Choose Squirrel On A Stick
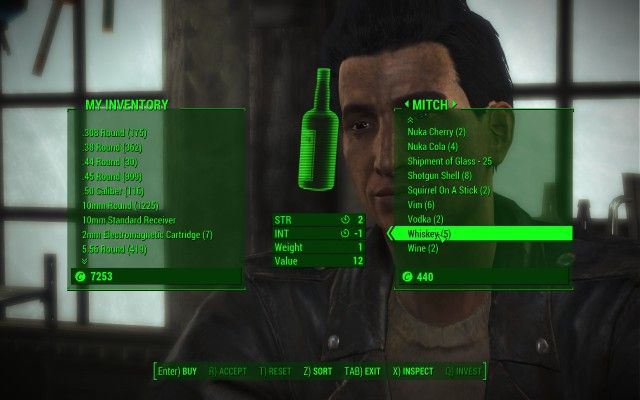The image size is (640, 400). click(x=448, y=190)
